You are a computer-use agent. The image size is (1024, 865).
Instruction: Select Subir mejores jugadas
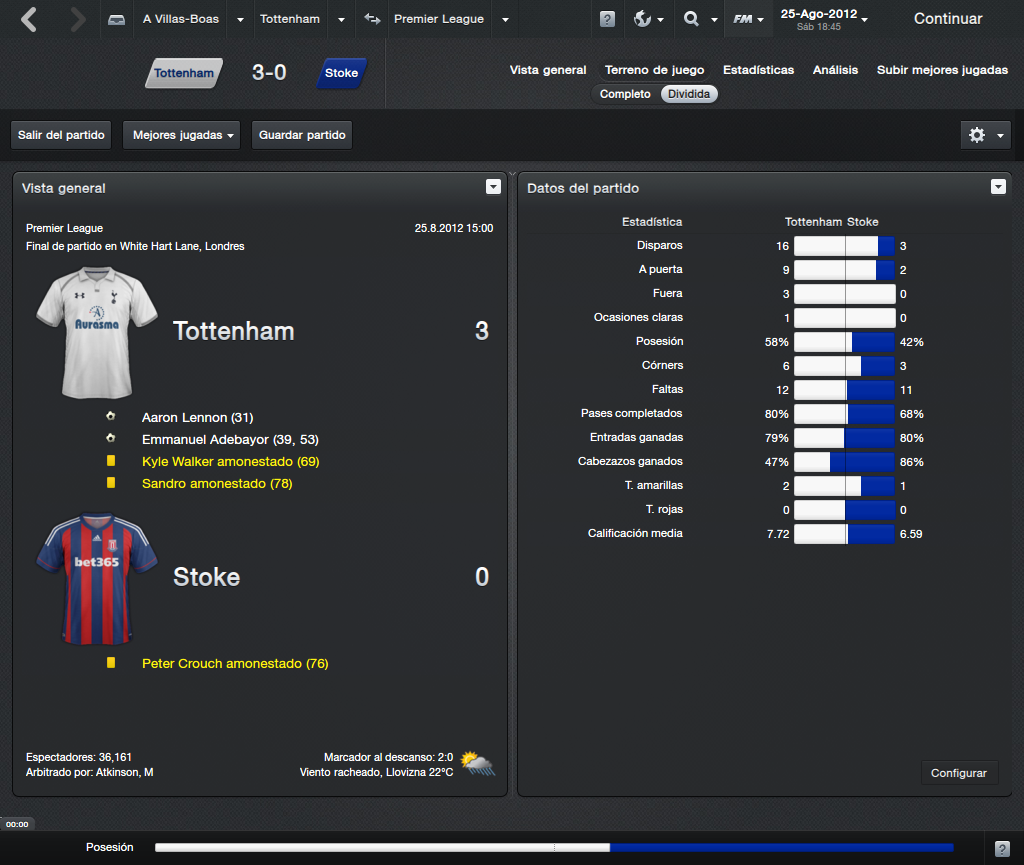coord(942,70)
